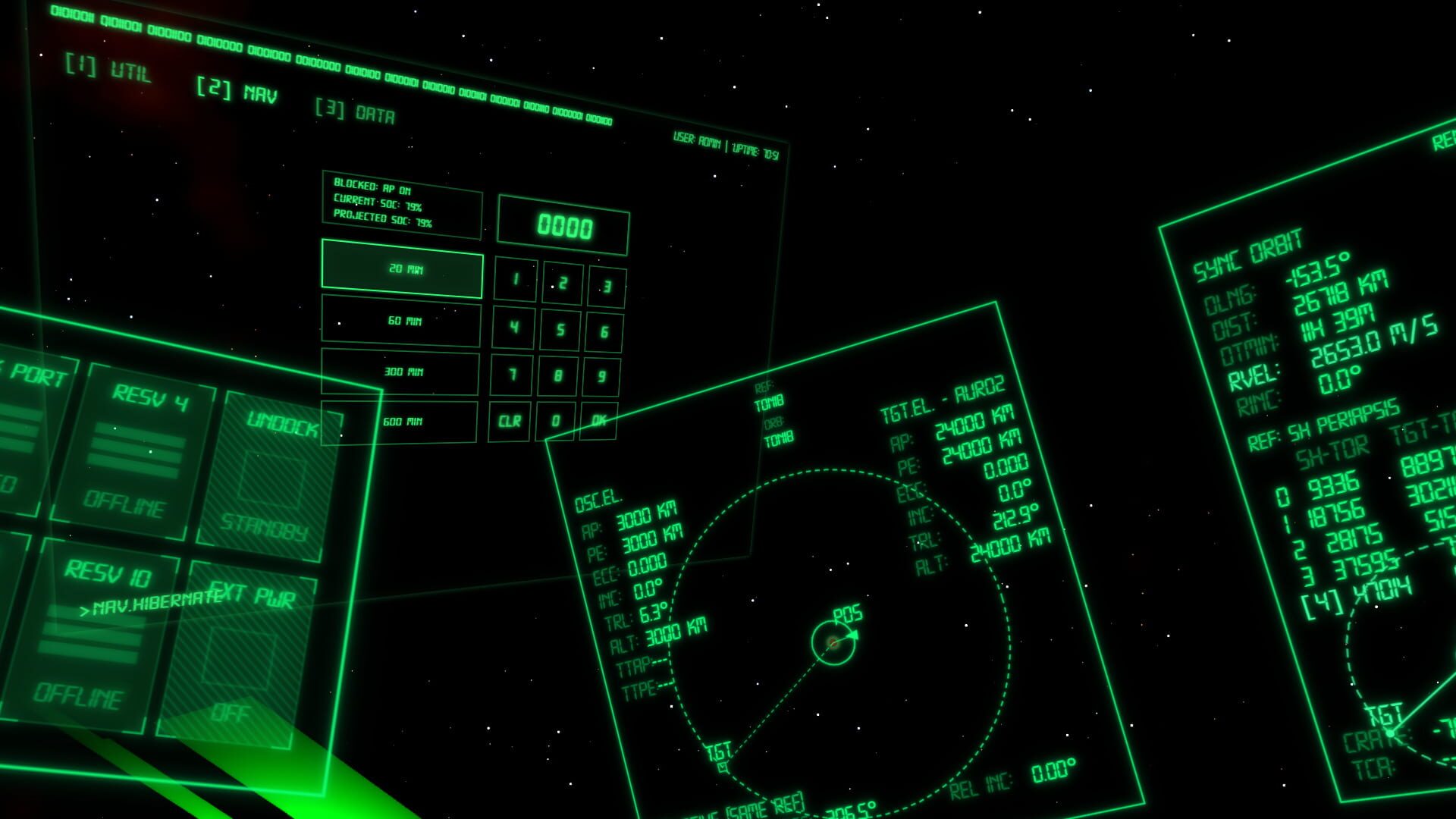Click the 0000 timer display field

pos(563,225)
